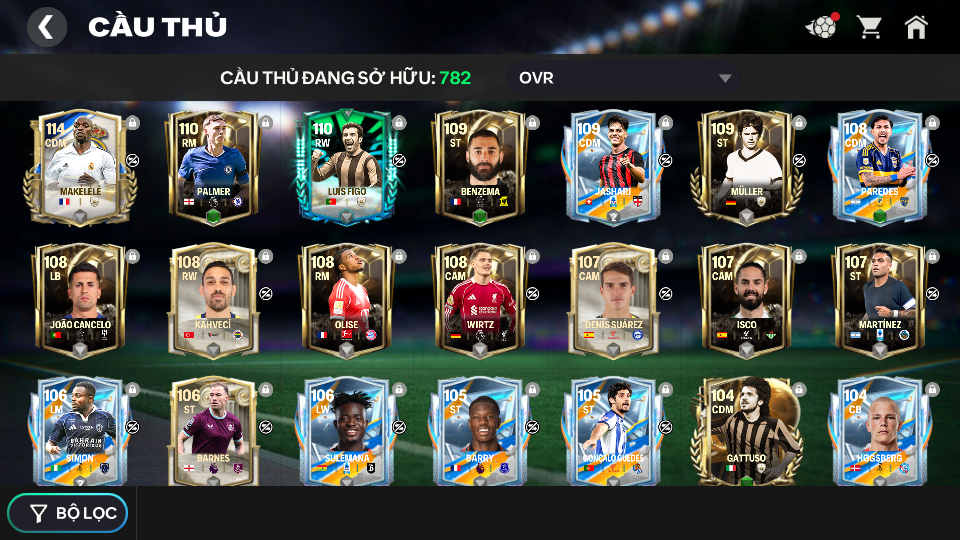960x540 pixels.
Task: Choose the João Cancelo LB card
Action: pyautogui.click(x=80, y=300)
